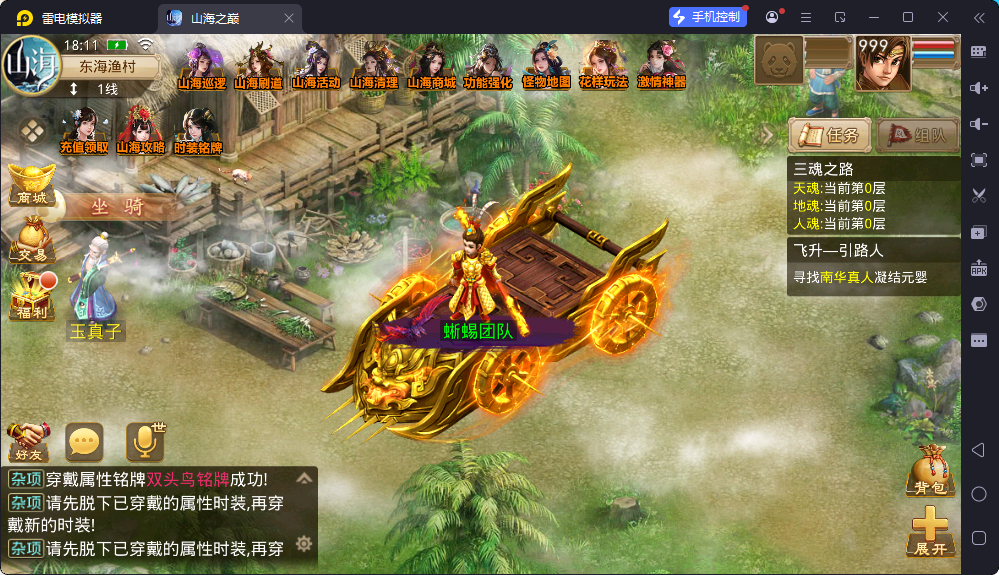Open the 山海活动 events icon
The width and height of the screenshot is (999, 575).
click(316, 67)
